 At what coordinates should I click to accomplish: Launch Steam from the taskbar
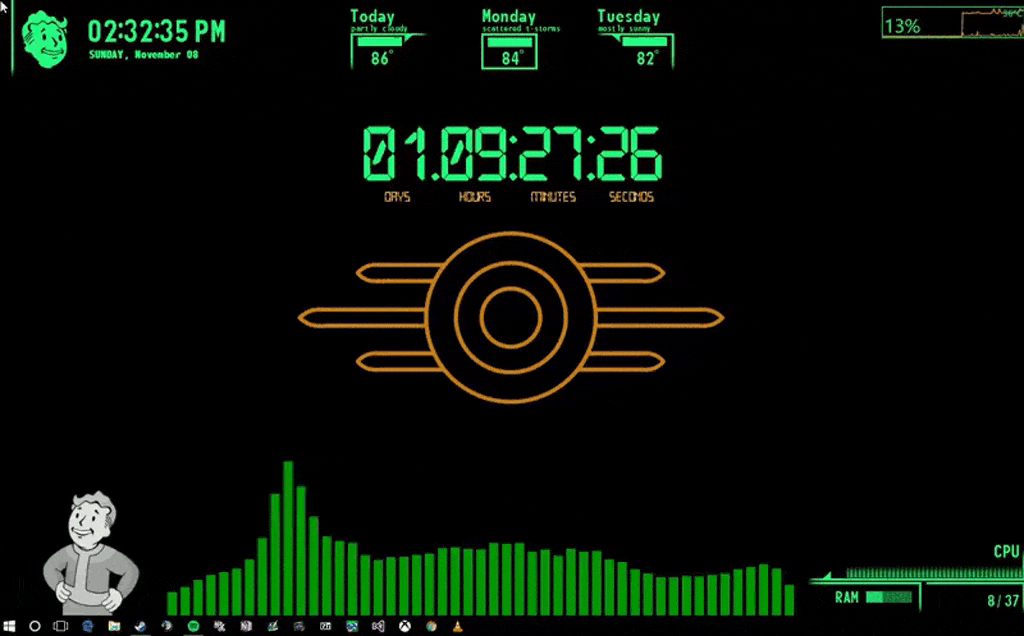(140, 626)
